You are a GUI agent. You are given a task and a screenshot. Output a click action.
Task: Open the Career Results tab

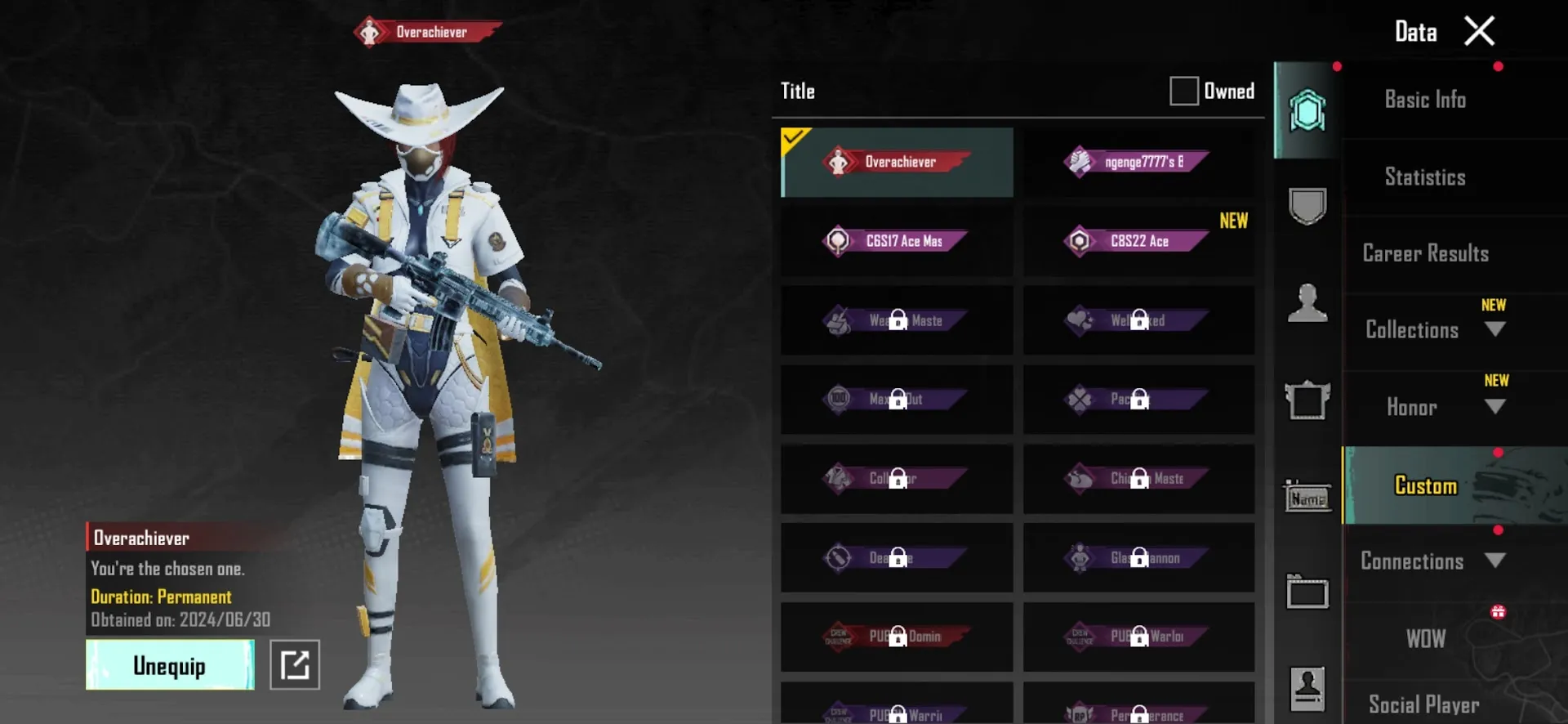1424,253
